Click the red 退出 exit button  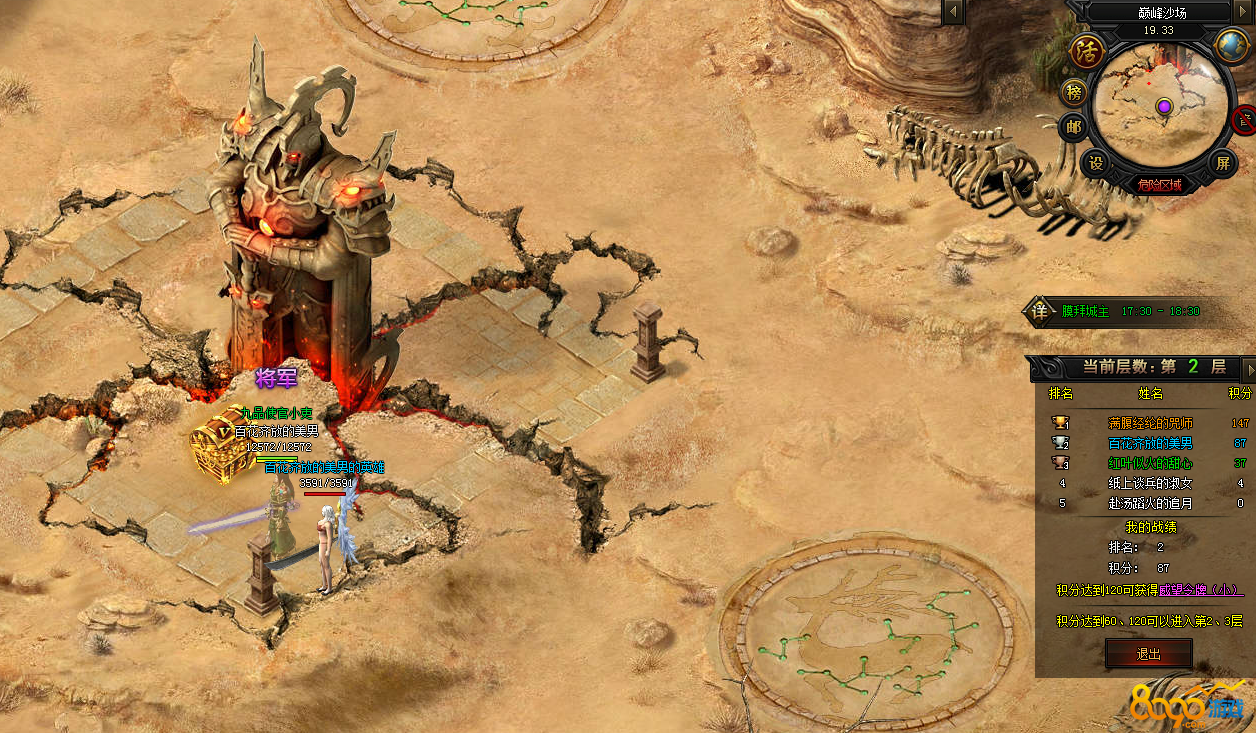(1148, 654)
